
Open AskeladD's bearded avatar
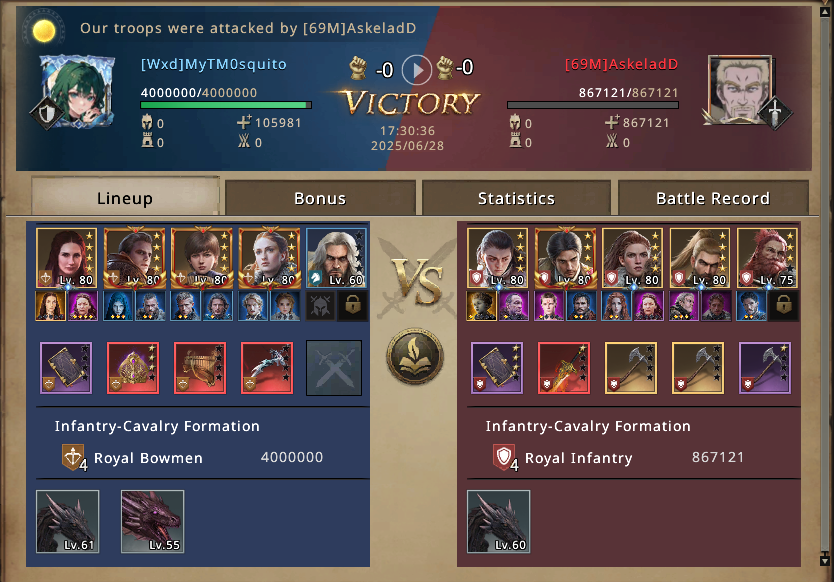click(x=741, y=89)
